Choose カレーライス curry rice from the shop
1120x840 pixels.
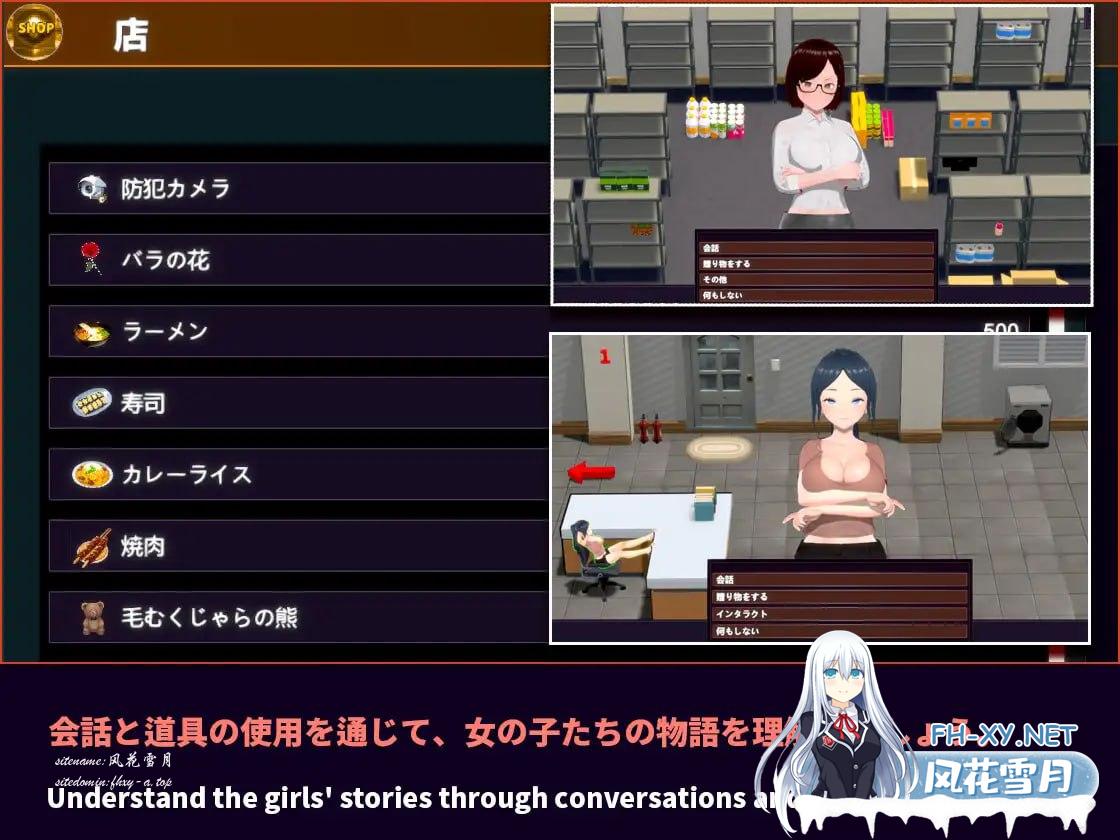tap(298, 474)
